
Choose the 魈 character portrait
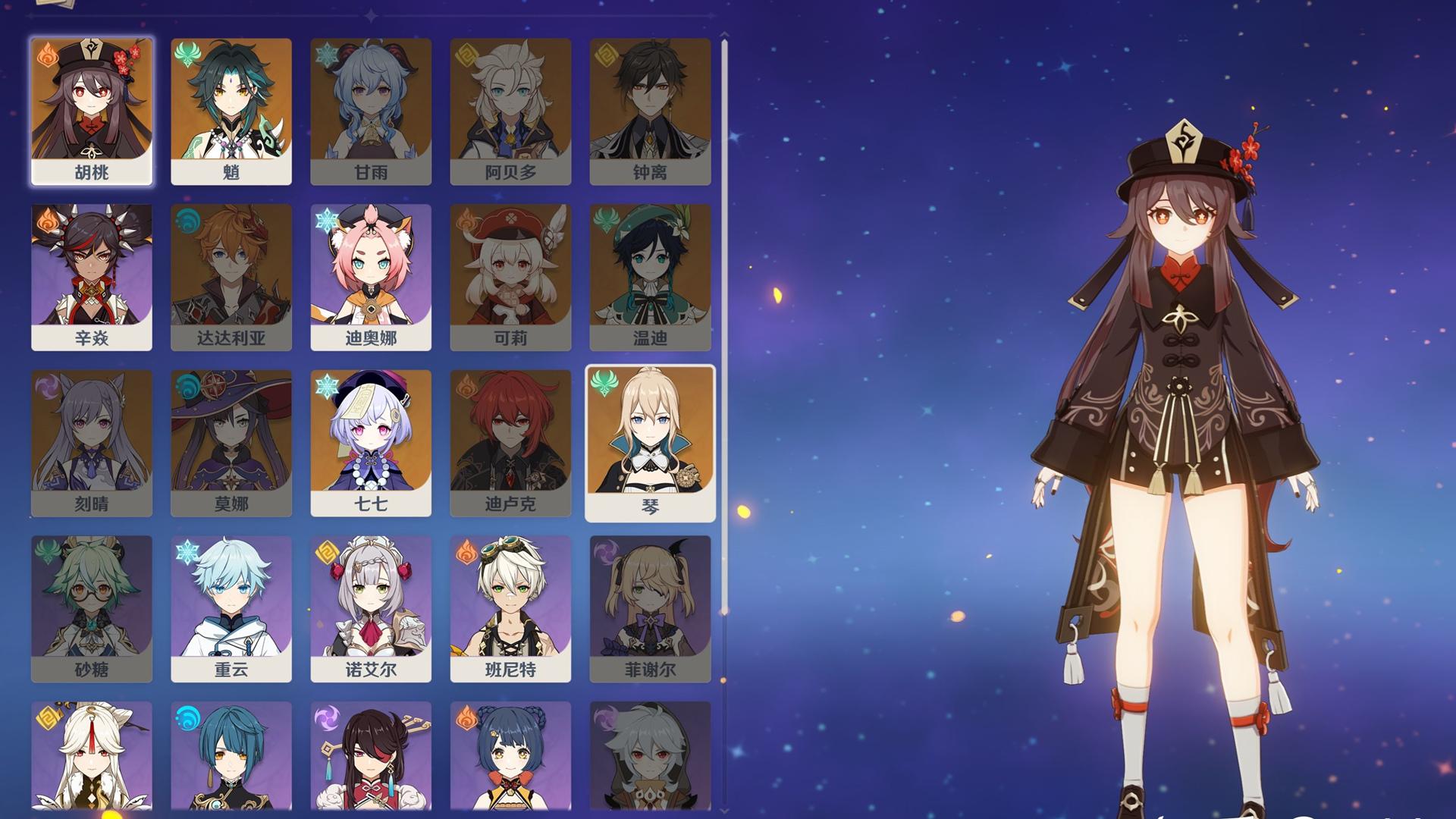click(231, 111)
